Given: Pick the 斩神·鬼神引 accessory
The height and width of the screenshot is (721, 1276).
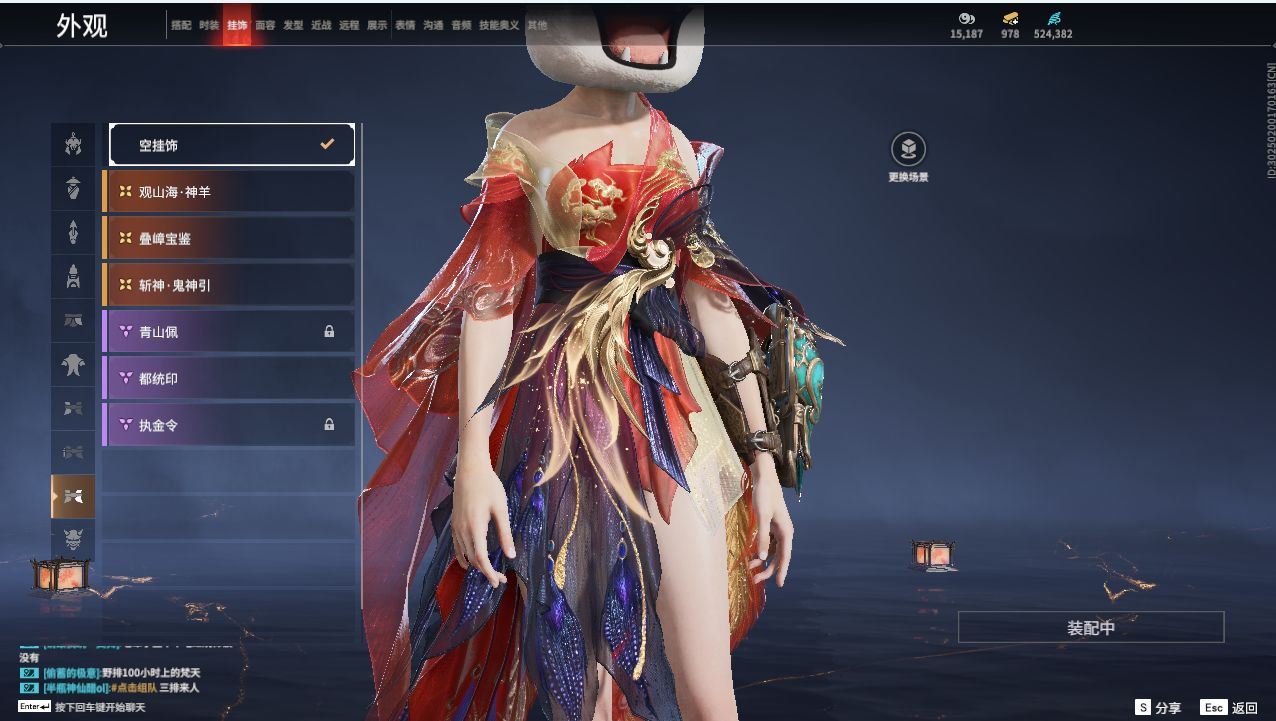Looking at the screenshot, I should point(229,285).
